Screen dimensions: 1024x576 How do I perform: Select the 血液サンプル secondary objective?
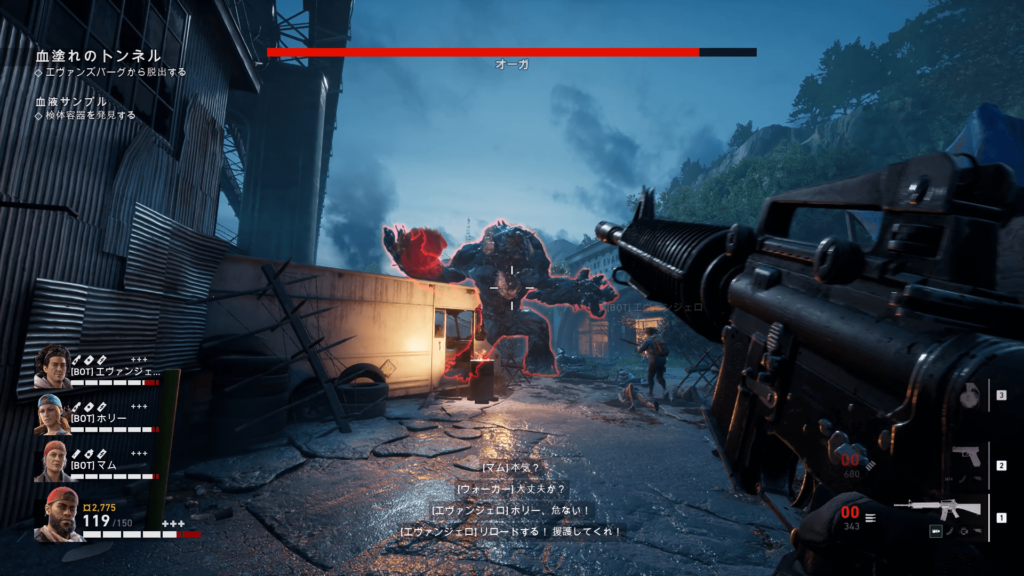tap(71, 102)
